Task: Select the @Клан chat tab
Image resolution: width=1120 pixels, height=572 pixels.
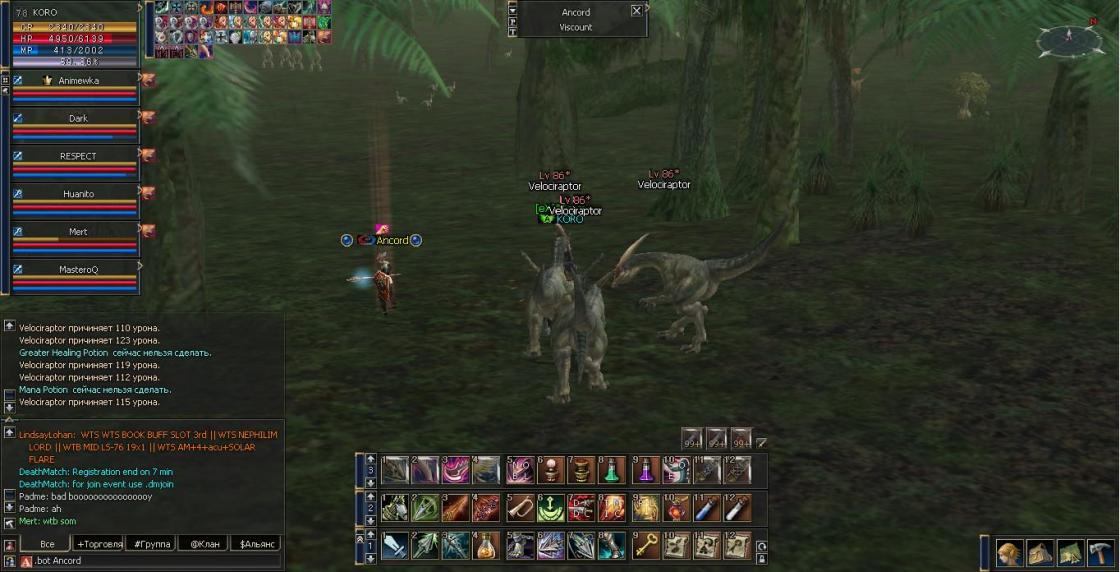Action: (203, 544)
